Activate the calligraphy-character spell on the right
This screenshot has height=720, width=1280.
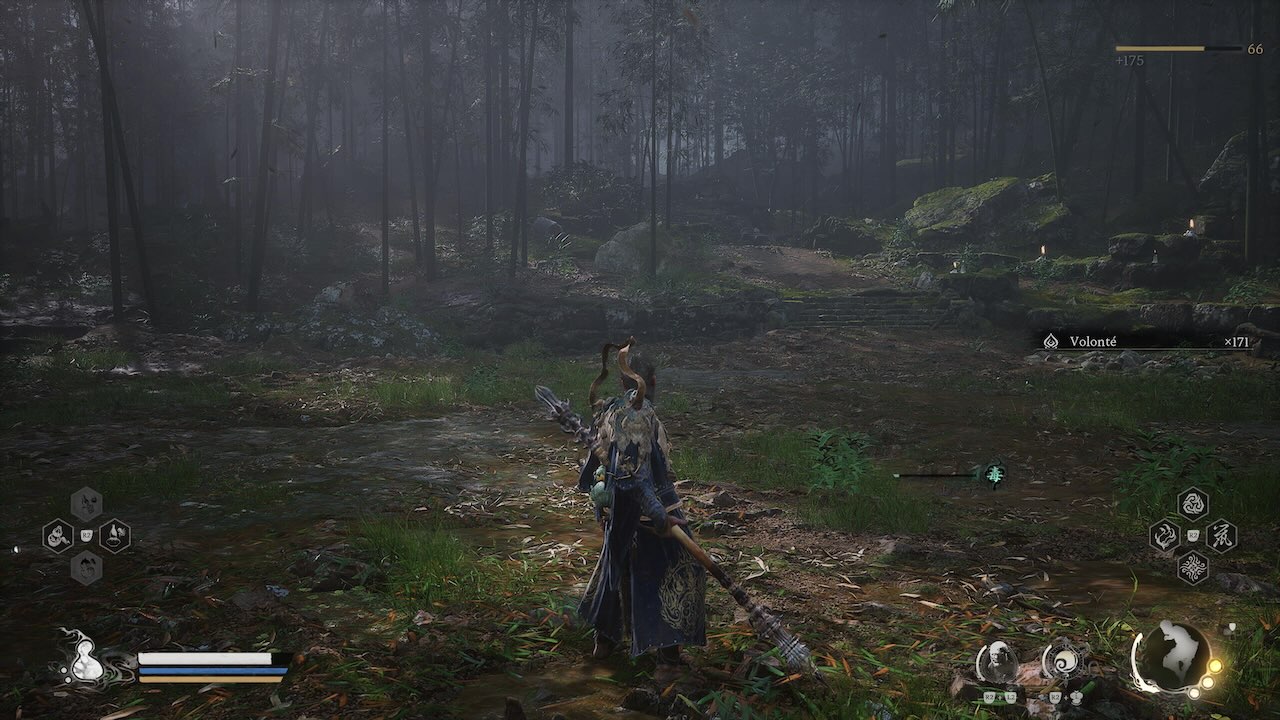pyautogui.click(x=1220, y=536)
